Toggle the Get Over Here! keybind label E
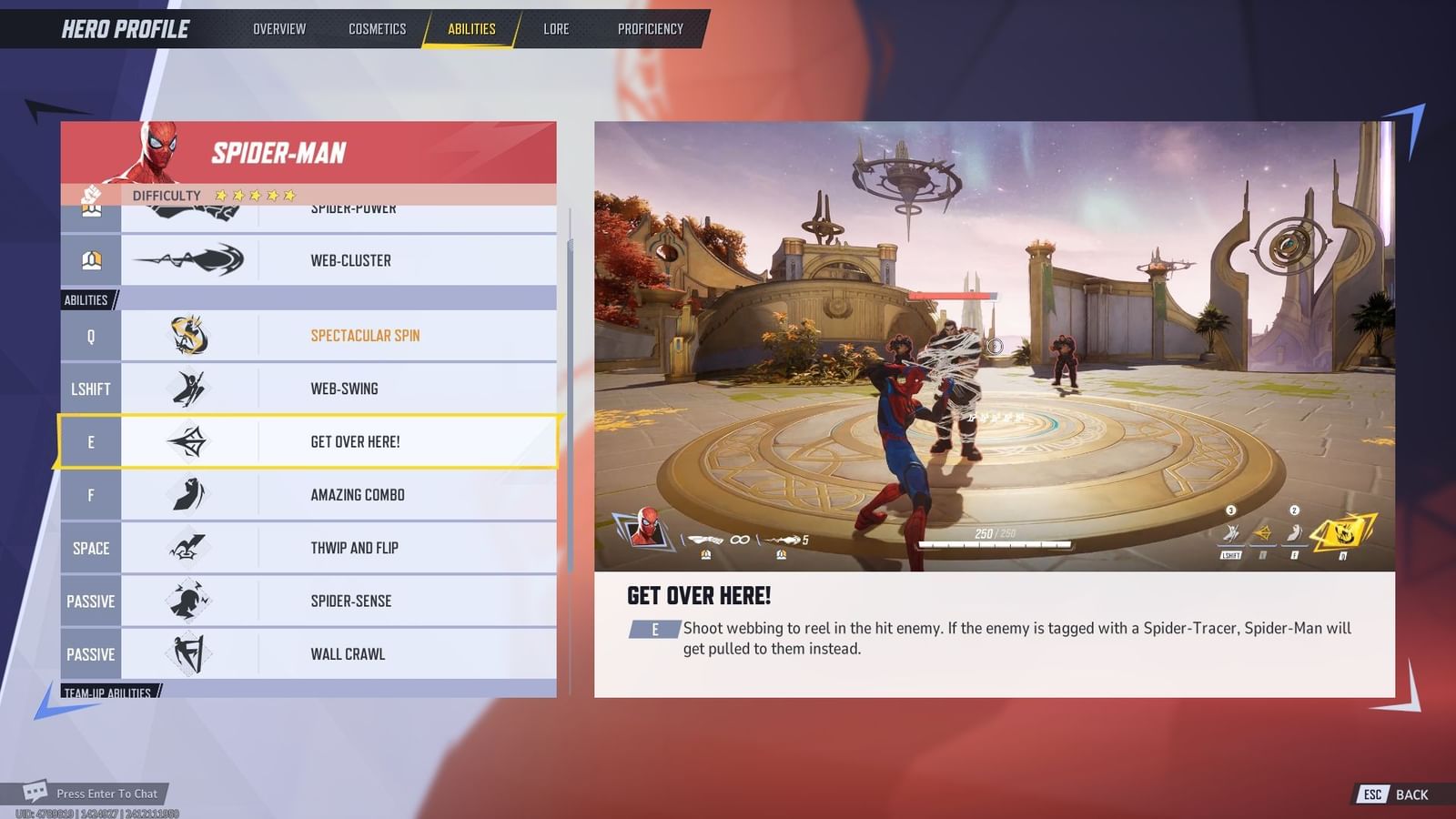 [90, 441]
